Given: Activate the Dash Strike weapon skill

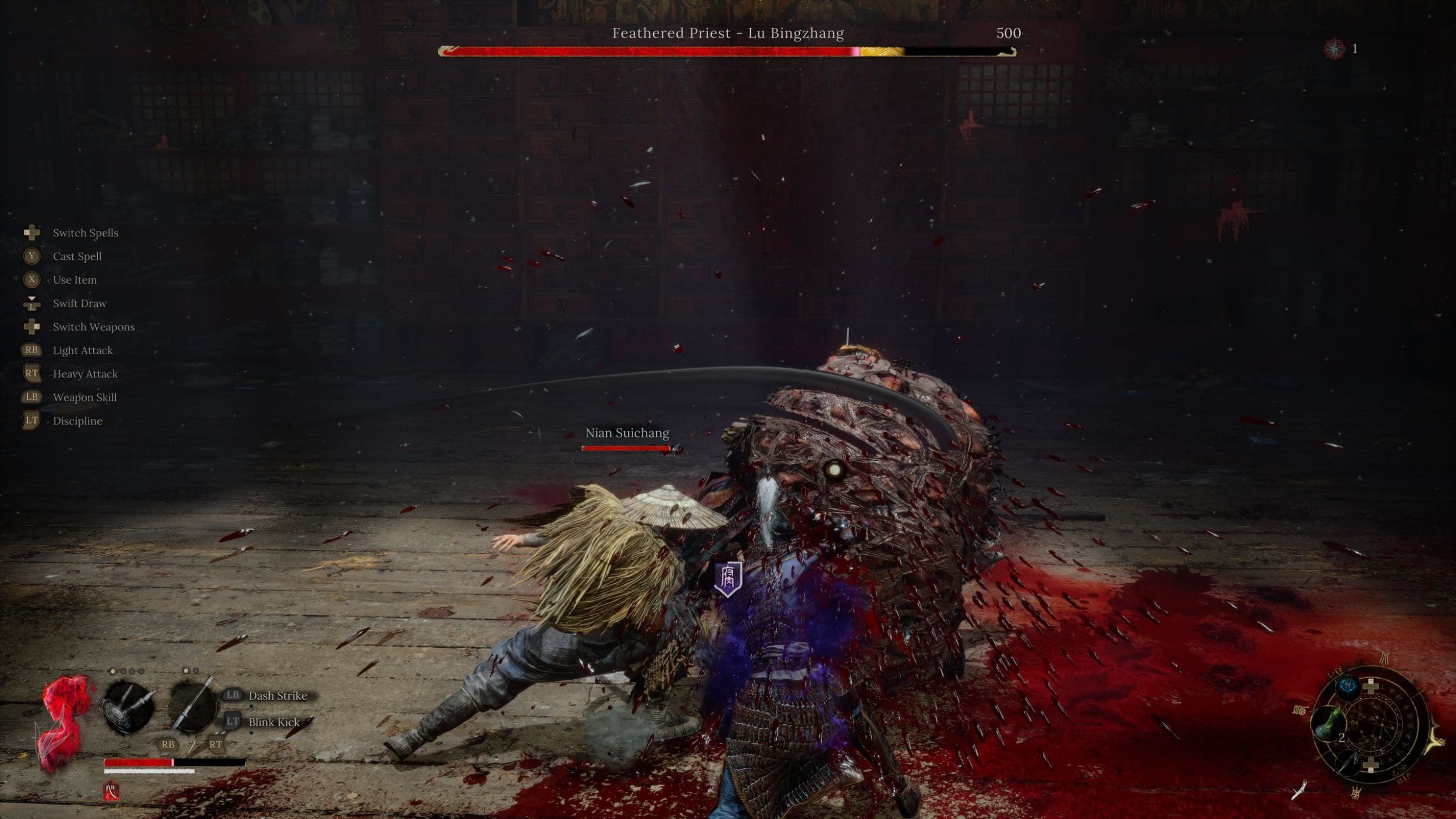Looking at the screenshot, I should [x=277, y=696].
